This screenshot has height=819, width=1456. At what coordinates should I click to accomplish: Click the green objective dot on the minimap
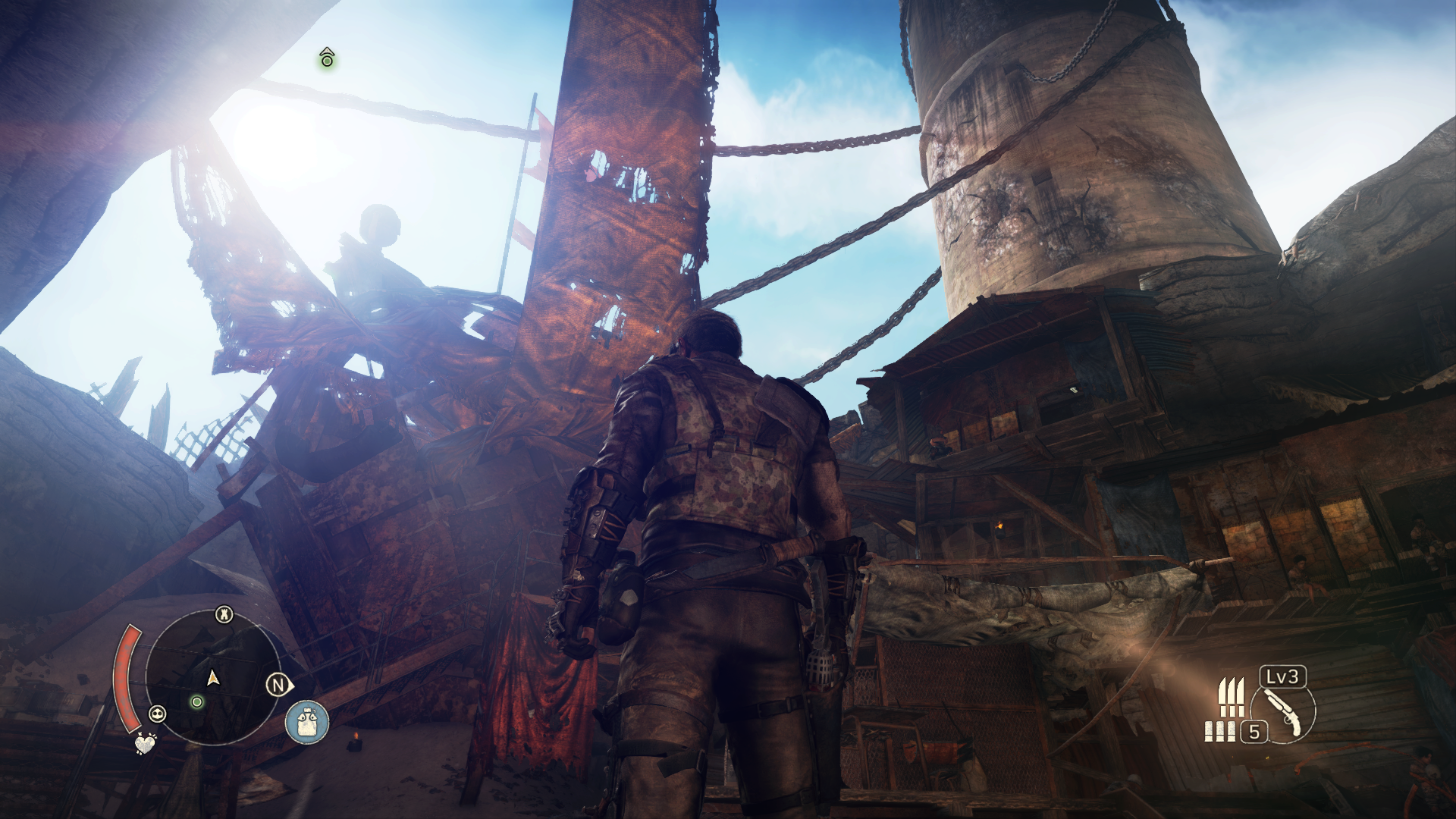point(197,701)
